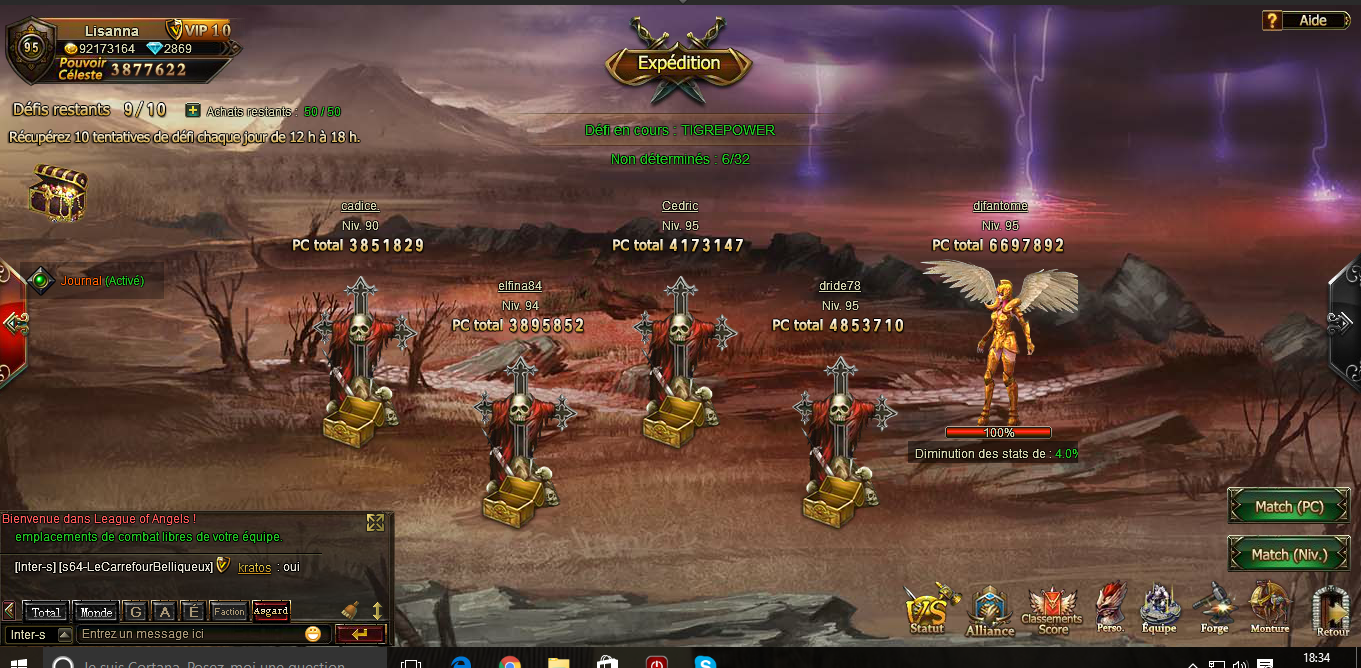
Task: Toggle the Journal (Activé) option
Action: [x=41, y=281]
